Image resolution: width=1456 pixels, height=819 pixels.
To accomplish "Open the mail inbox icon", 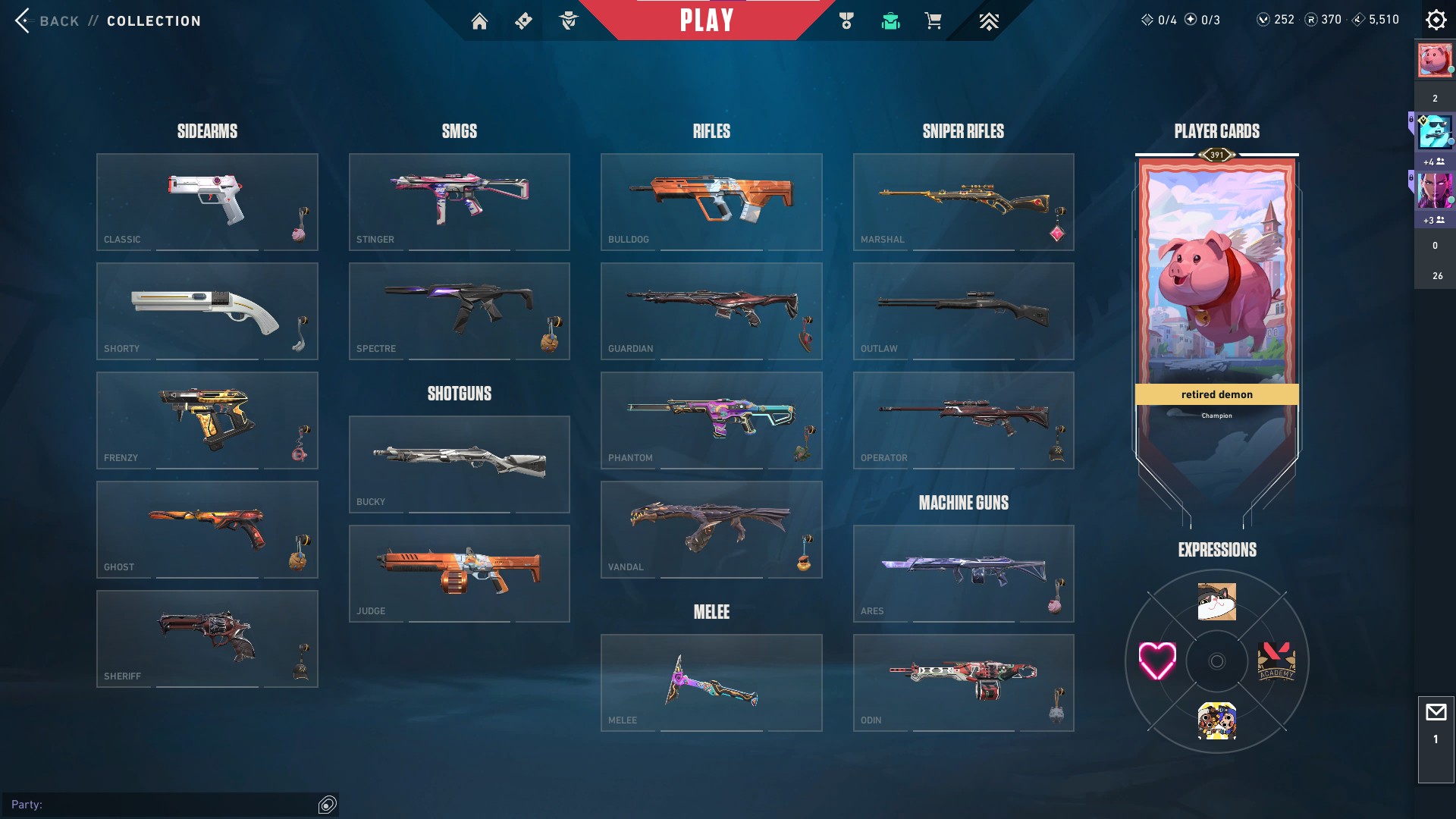I will [1436, 713].
